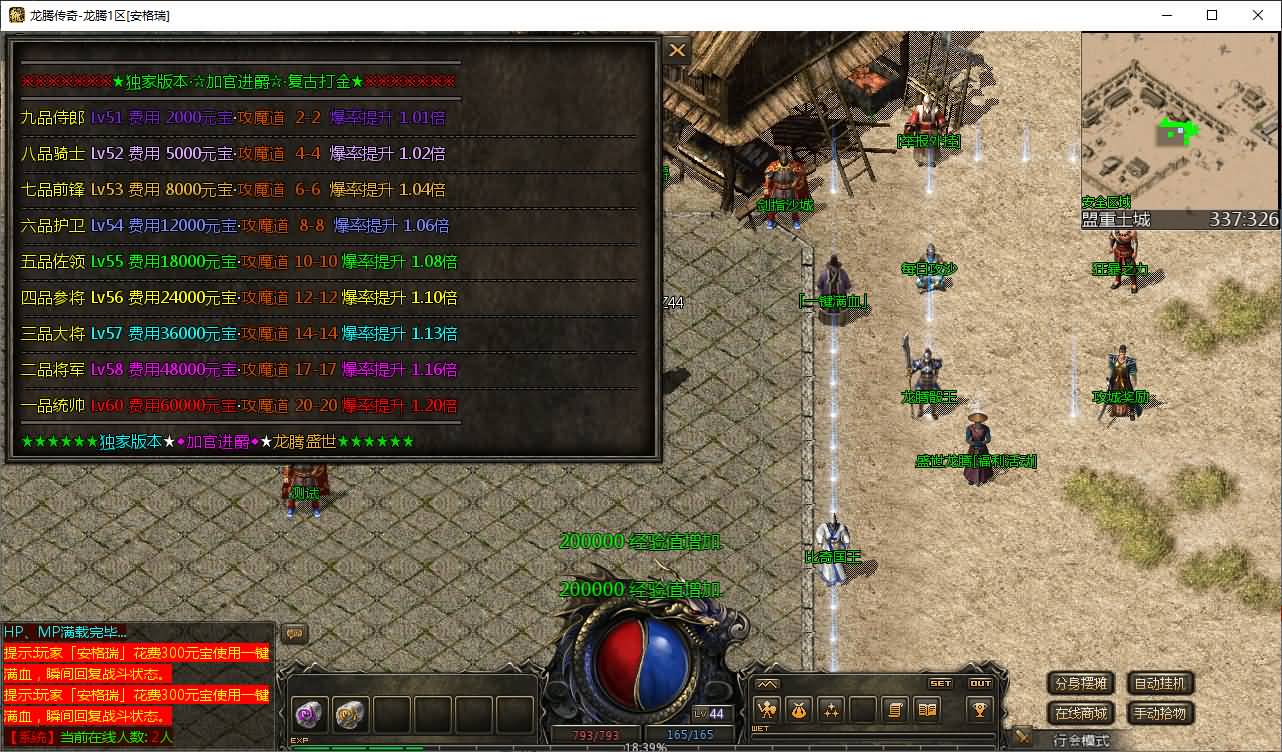
Task: Toggle the 手动拾物 manual pickup button
Action: tap(1160, 713)
